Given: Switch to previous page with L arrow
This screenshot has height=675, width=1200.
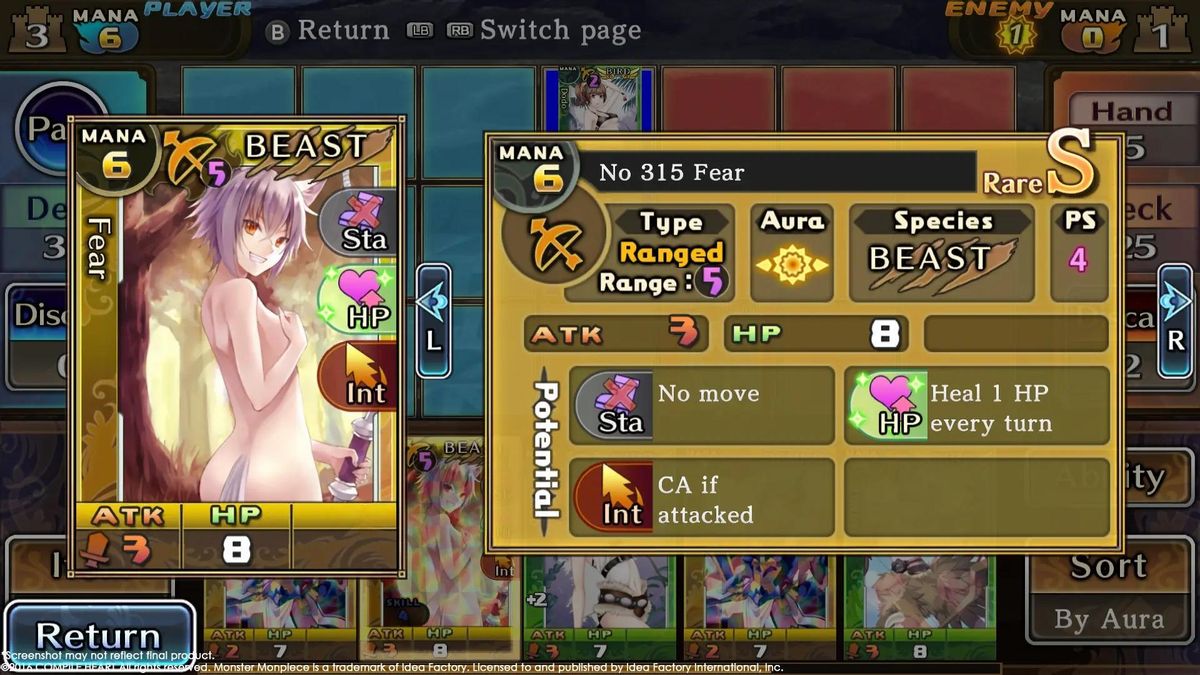Looking at the screenshot, I should [x=433, y=320].
